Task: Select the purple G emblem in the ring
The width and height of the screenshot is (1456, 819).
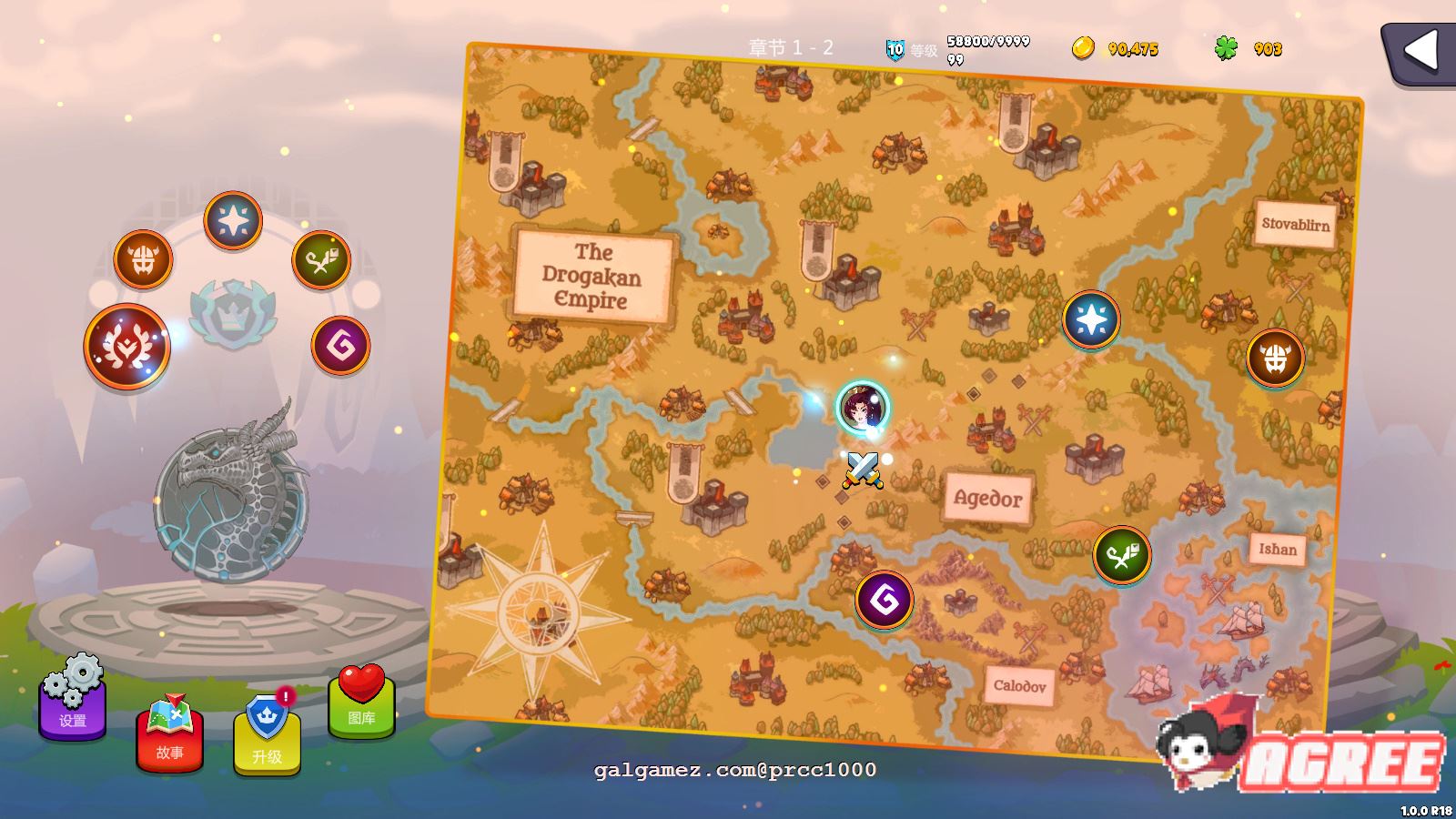Action: coord(340,345)
